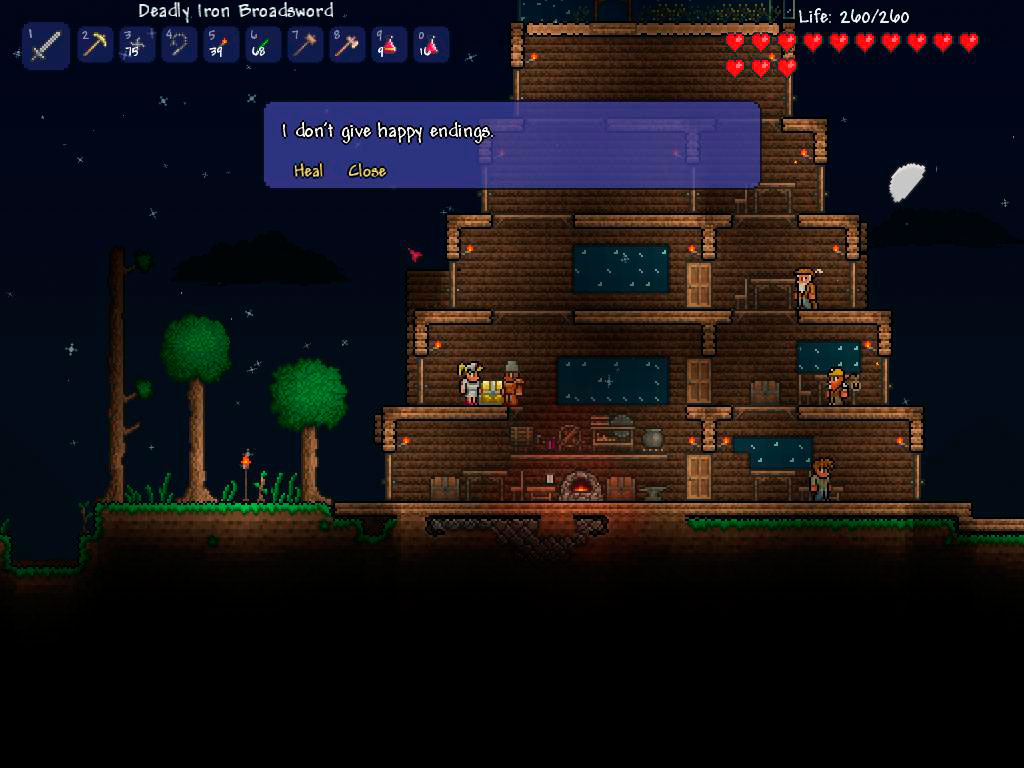Viewport: 1024px width, 768px height.
Task: Select the gold pickaxe slot
Action: coord(95,45)
